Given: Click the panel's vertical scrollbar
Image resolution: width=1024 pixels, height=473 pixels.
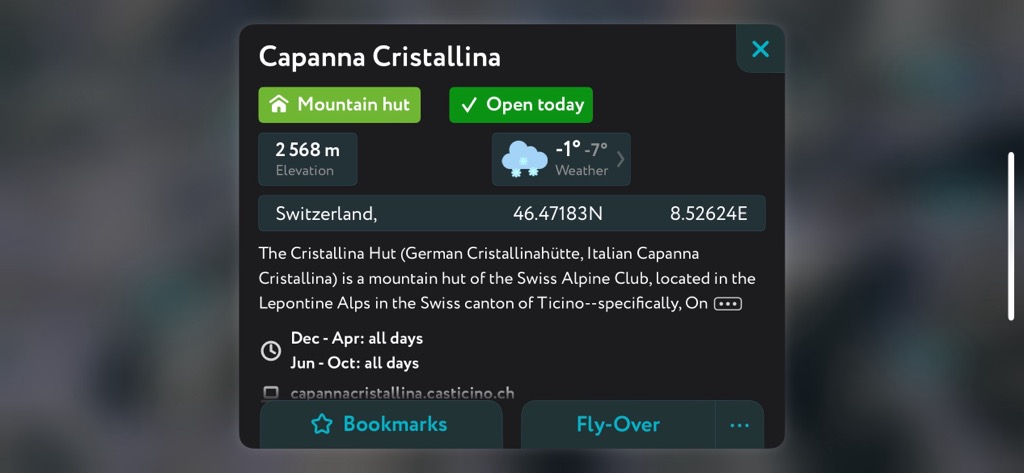Looking at the screenshot, I should [x=1011, y=236].
